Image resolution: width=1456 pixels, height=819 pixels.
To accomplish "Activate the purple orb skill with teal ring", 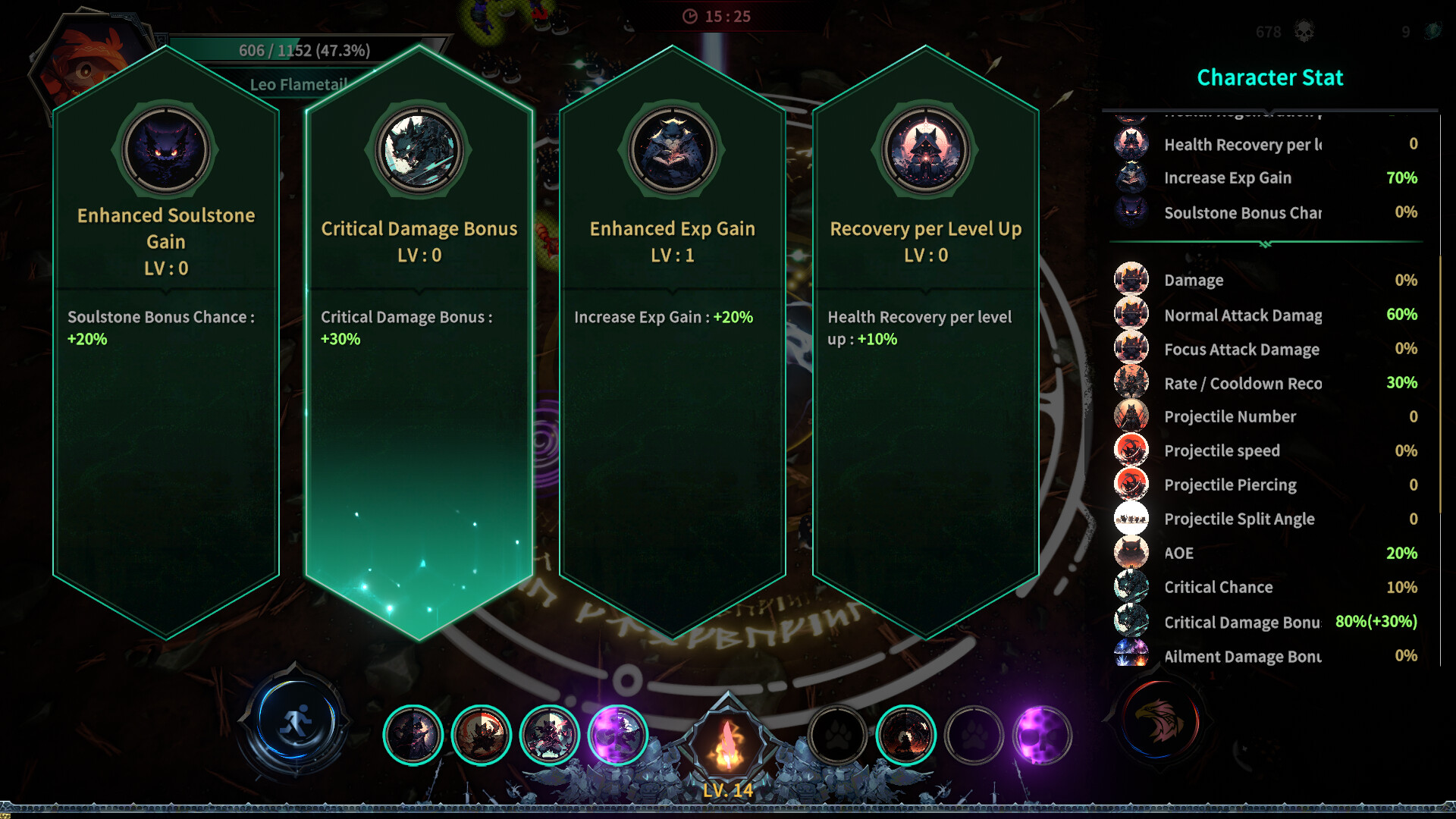I will tap(618, 734).
